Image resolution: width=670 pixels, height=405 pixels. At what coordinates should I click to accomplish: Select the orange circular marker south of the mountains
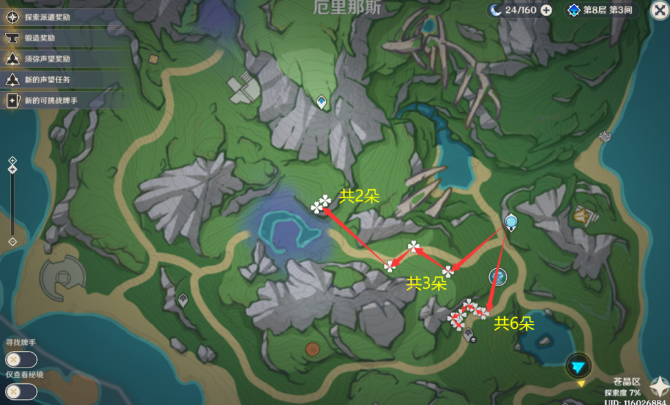point(313,350)
